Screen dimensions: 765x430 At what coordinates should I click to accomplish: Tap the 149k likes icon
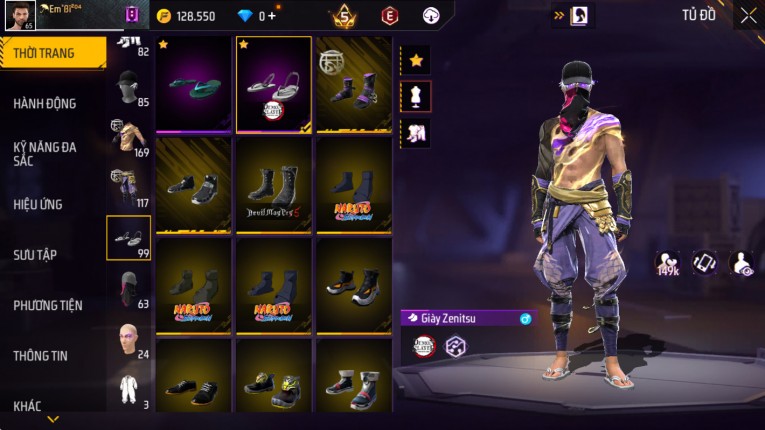pyautogui.click(x=668, y=262)
